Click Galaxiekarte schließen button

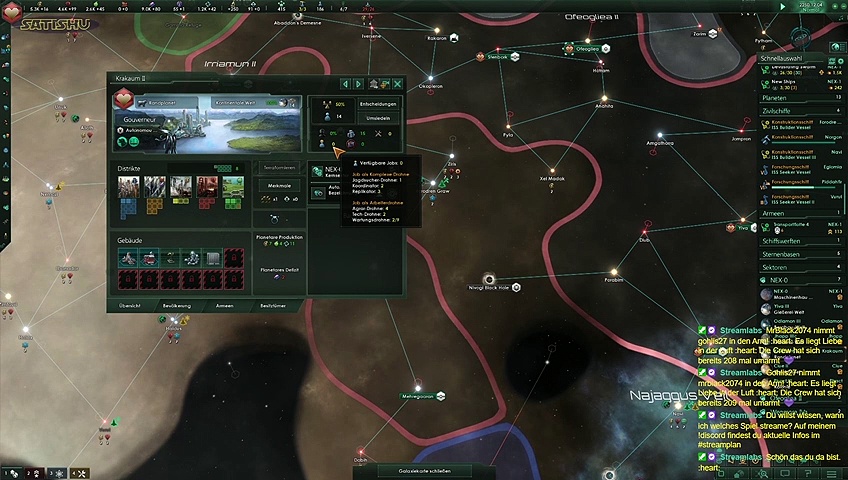click(423, 471)
